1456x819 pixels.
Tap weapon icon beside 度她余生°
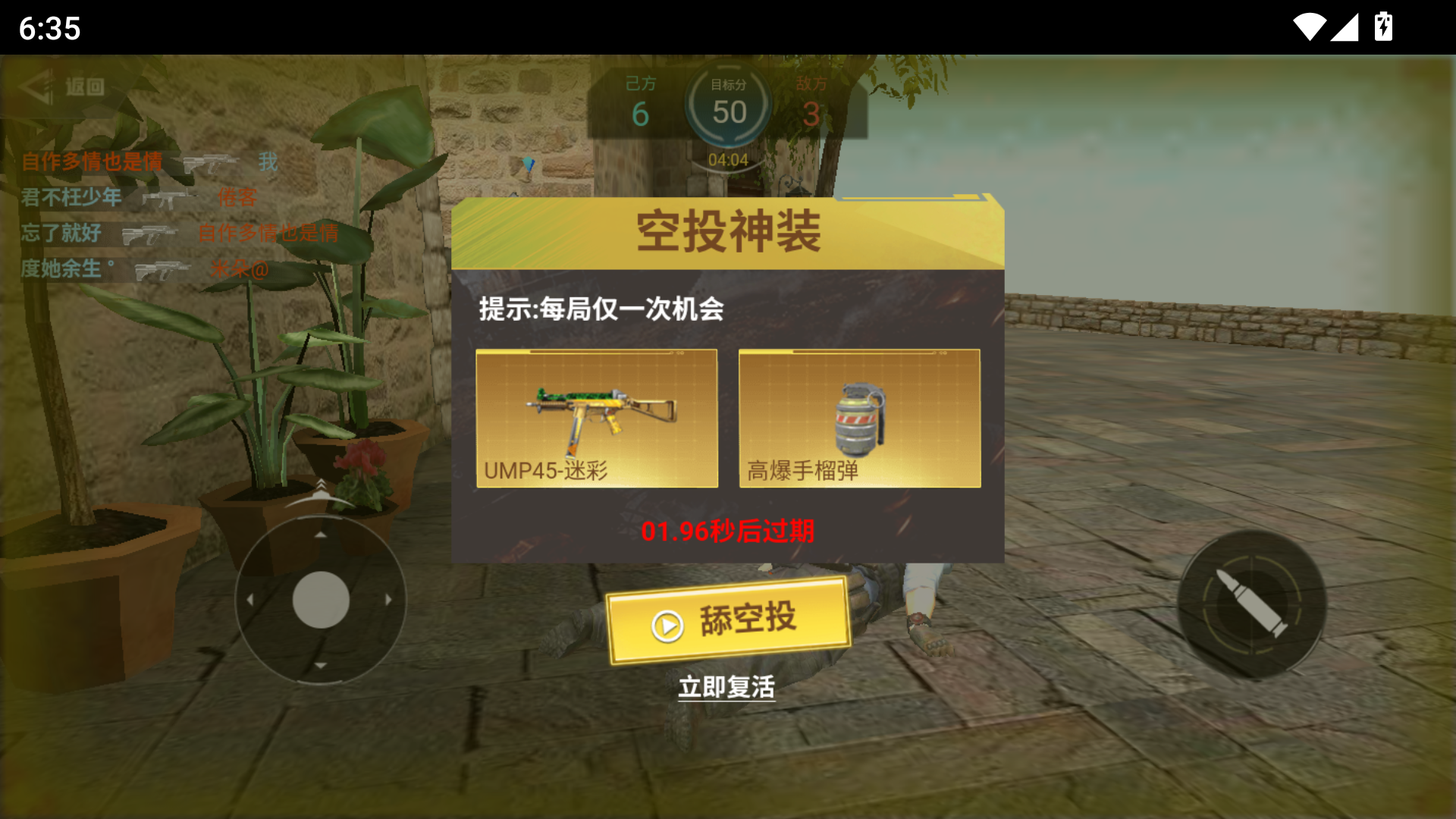[163, 269]
